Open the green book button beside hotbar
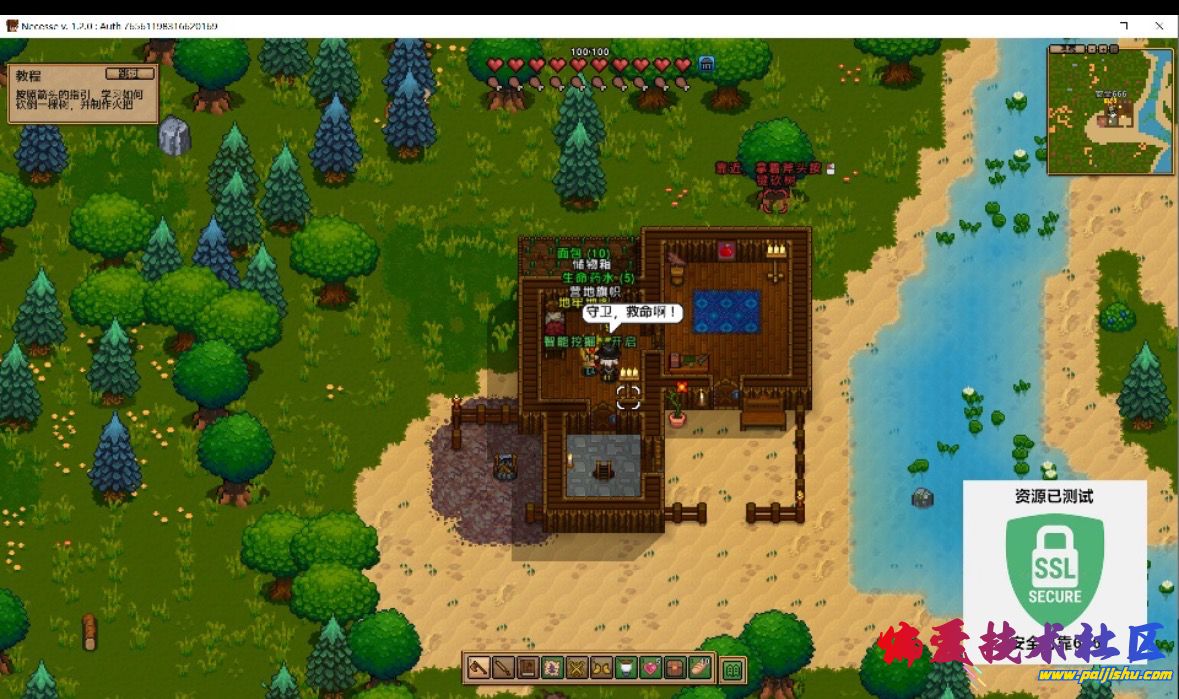Viewport: 1179px width, 699px height. coord(734,668)
